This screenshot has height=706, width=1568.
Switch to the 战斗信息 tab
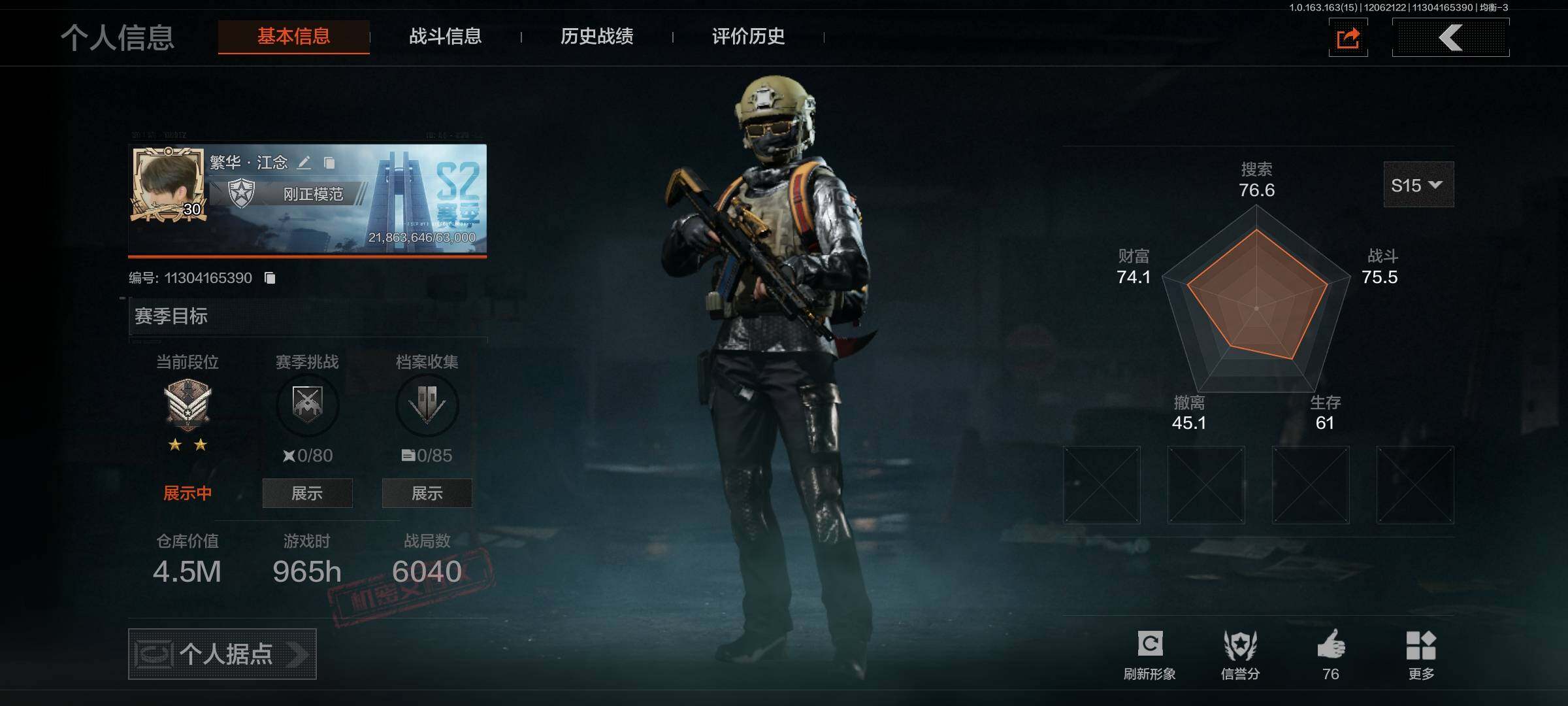point(445,37)
